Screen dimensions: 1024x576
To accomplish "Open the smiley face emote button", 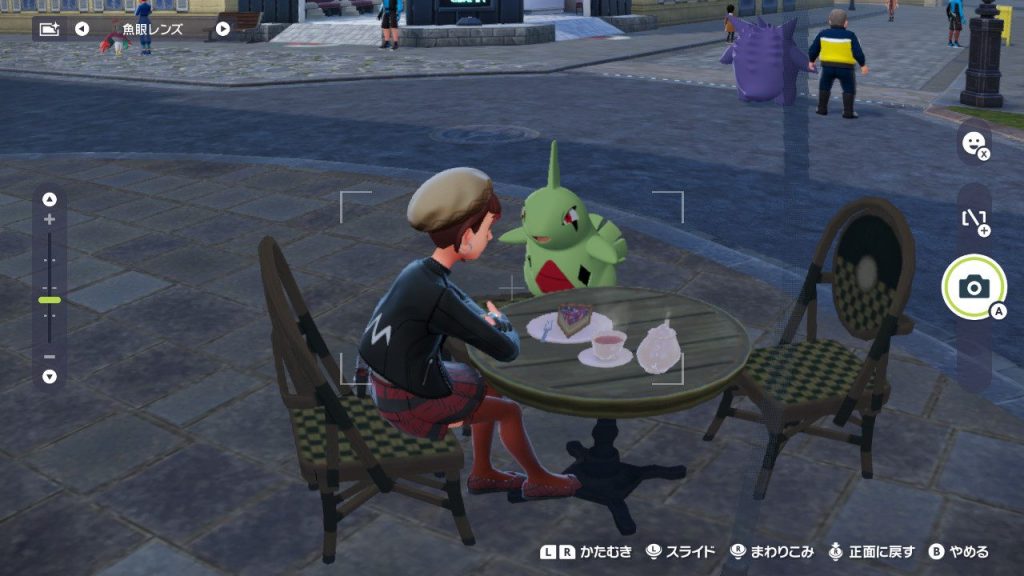I will coord(972,144).
